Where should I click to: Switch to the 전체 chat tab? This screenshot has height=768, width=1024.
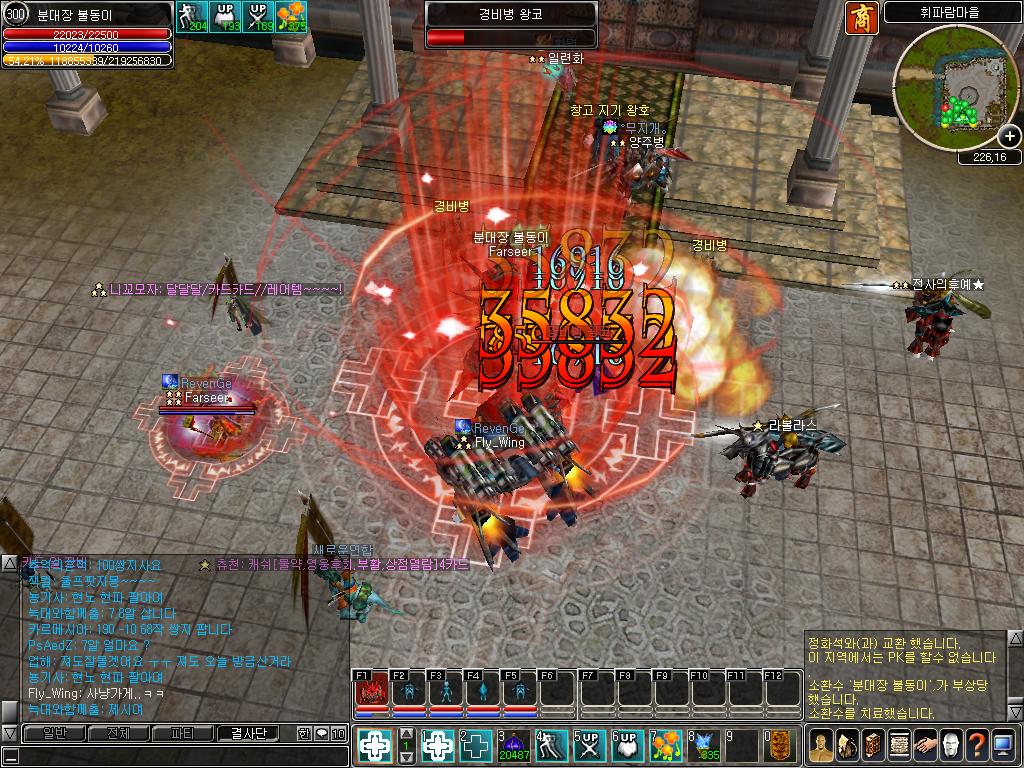118,733
